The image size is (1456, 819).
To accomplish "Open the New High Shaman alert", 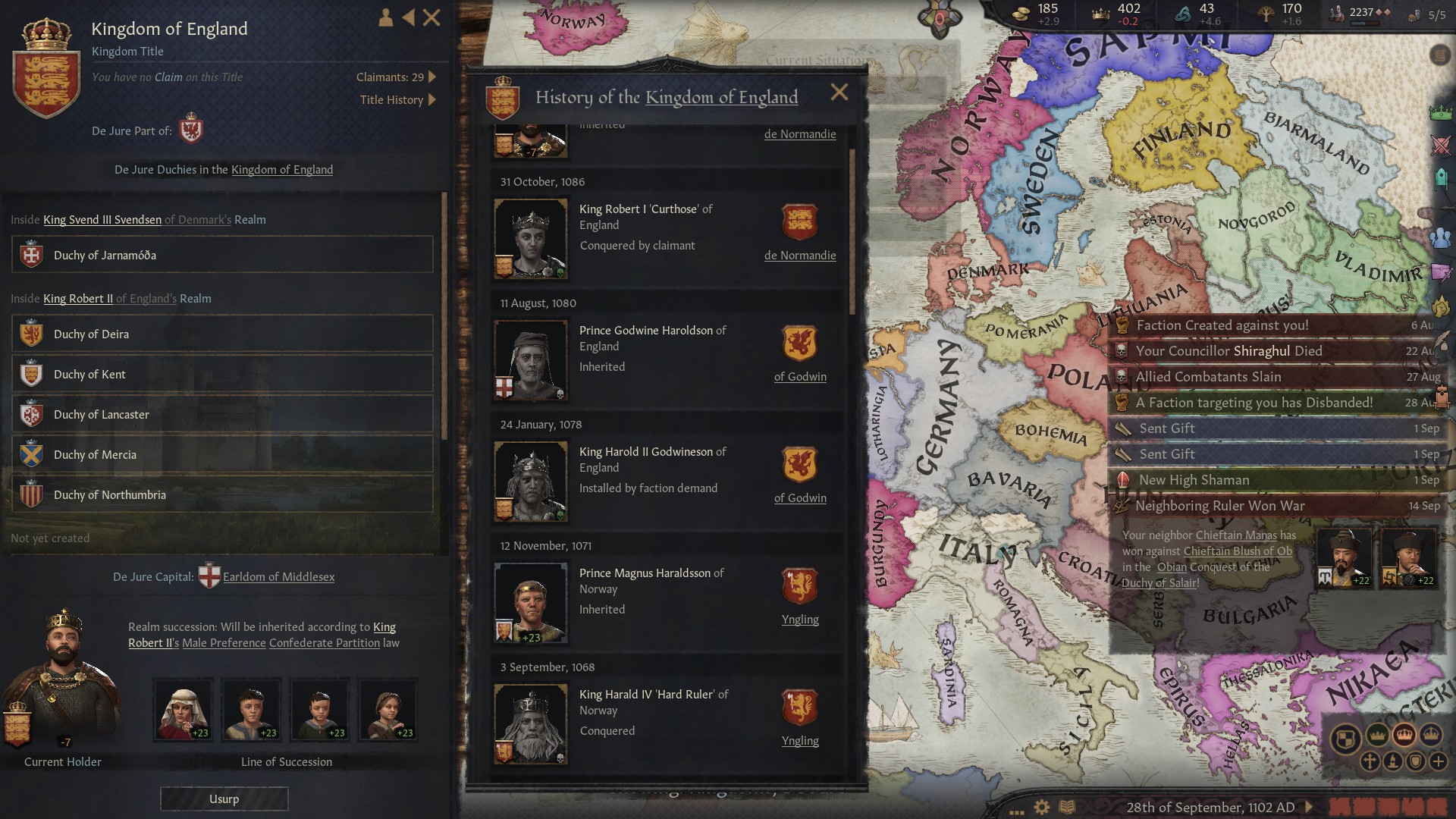I will [1194, 479].
